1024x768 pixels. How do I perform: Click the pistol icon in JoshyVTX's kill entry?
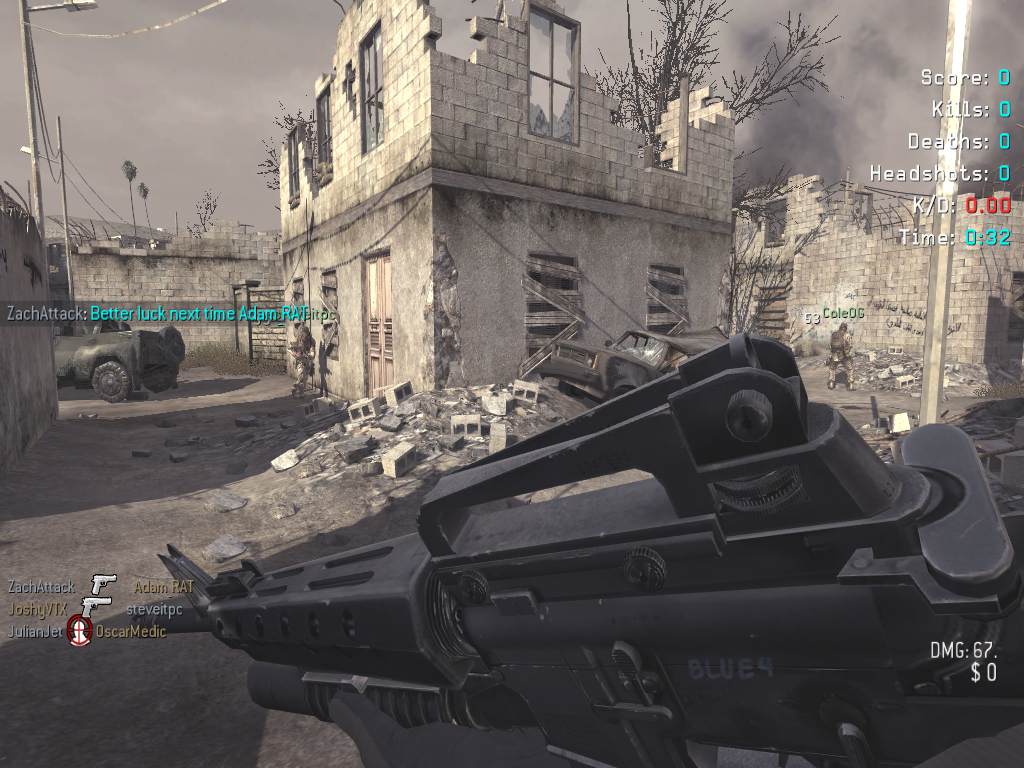pos(95,608)
